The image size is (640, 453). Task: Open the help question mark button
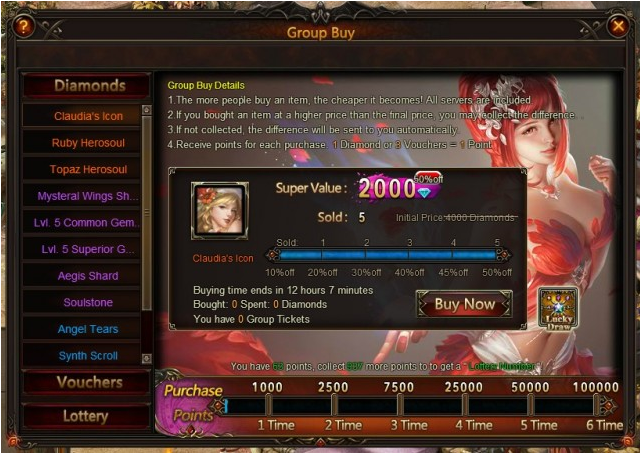pos(22,27)
